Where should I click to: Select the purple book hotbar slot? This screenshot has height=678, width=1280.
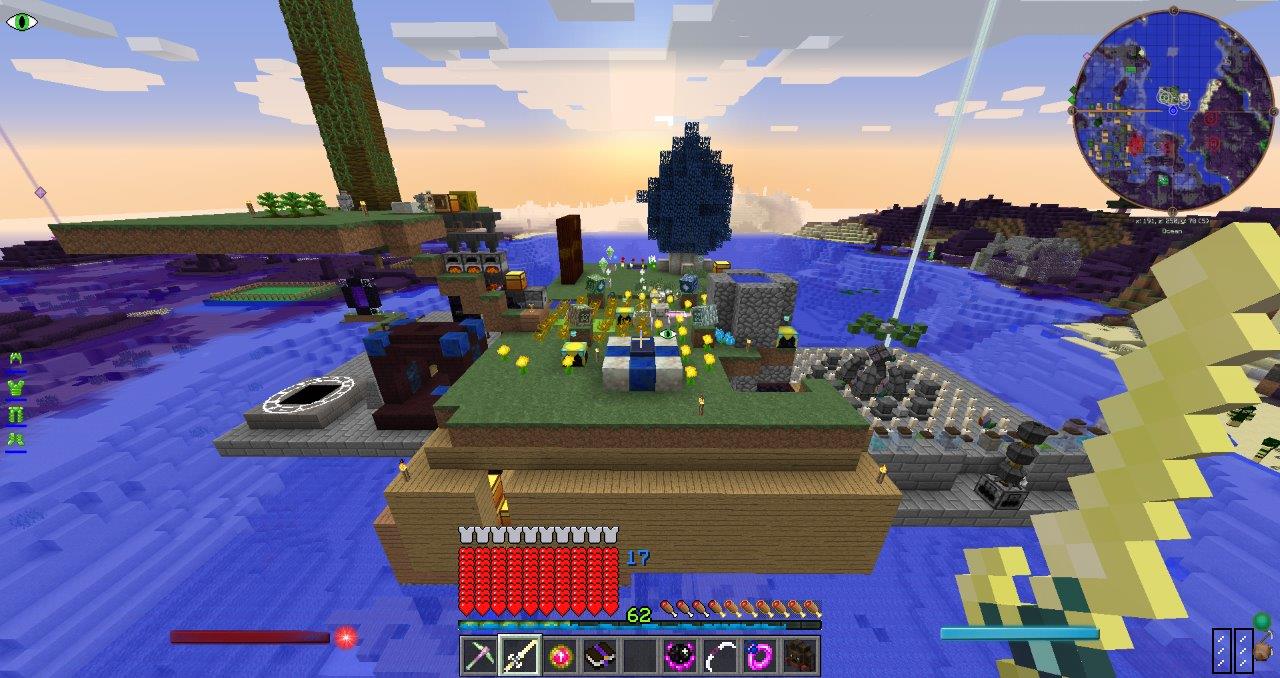pyautogui.click(x=600, y=655)
